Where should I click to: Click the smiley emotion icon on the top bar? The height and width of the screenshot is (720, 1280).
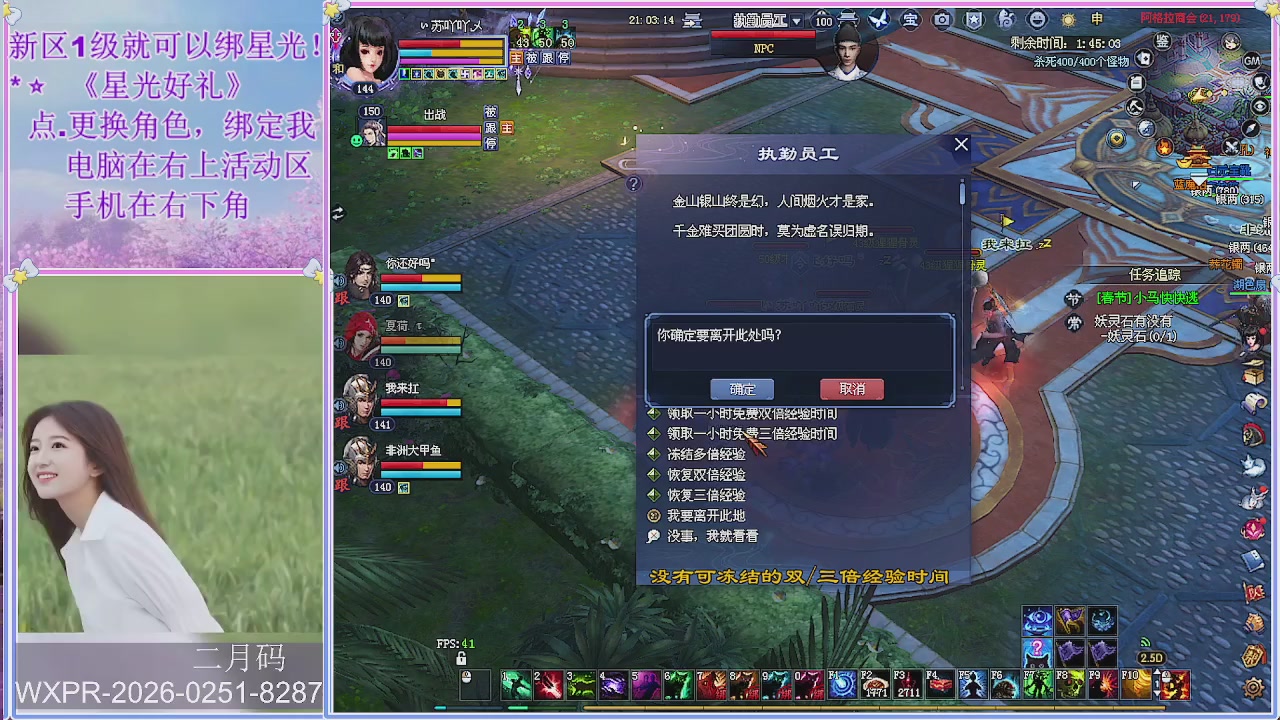pyautogui.click(x=1037, y=18)
